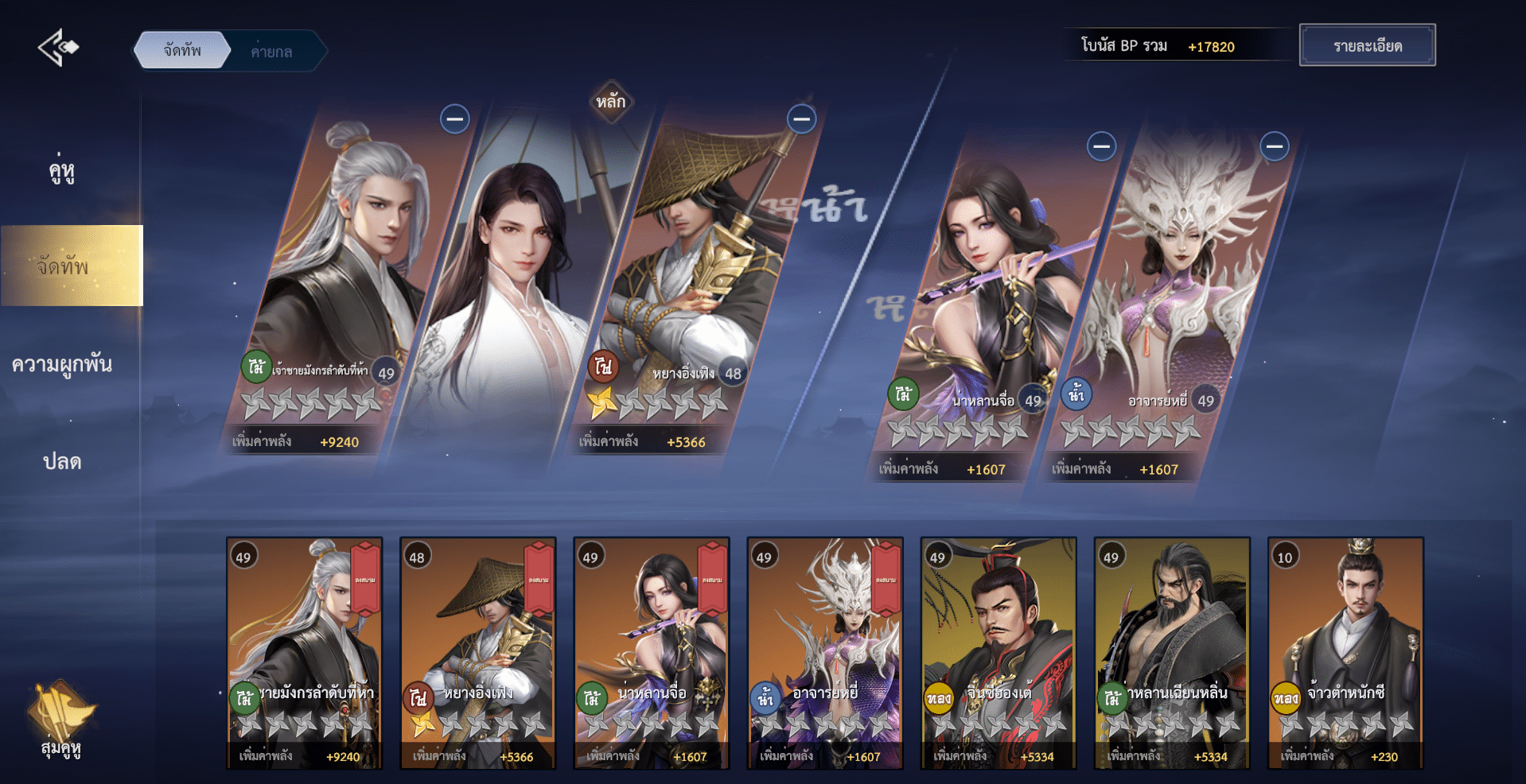Remove the silver-haired prince from formation

pyautogui.click(x=455, y=119)
